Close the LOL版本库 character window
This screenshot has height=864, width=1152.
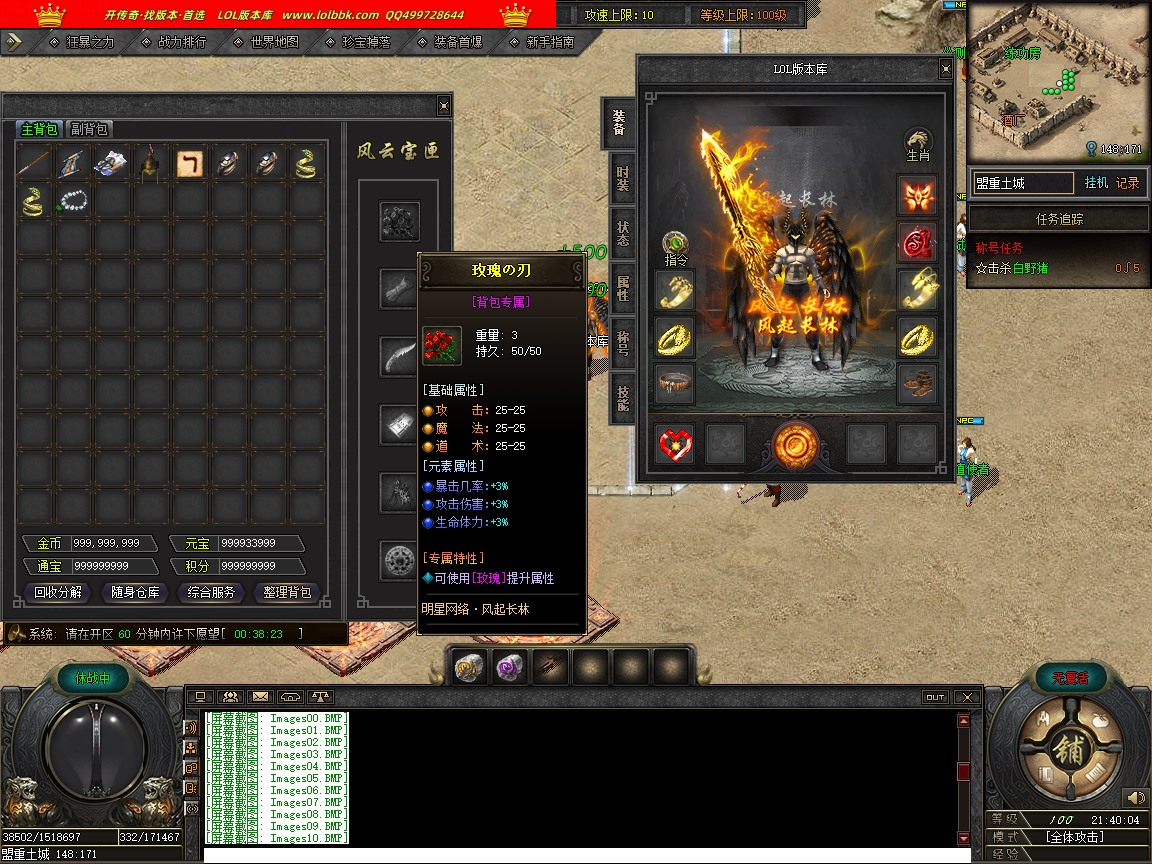pyautogui.click(x=945, y=69)
